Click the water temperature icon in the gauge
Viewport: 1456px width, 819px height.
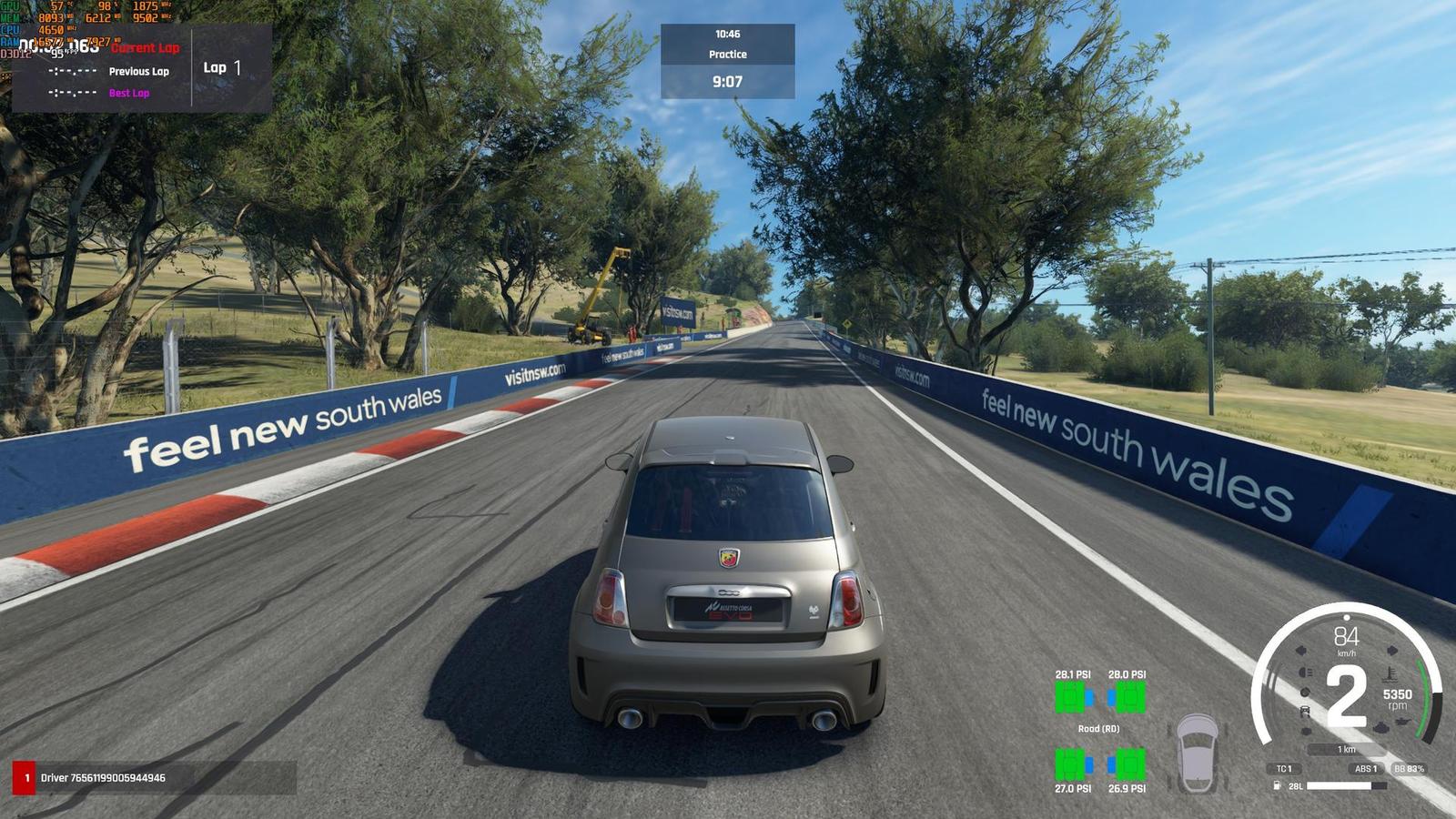(x=1390, y=674)
